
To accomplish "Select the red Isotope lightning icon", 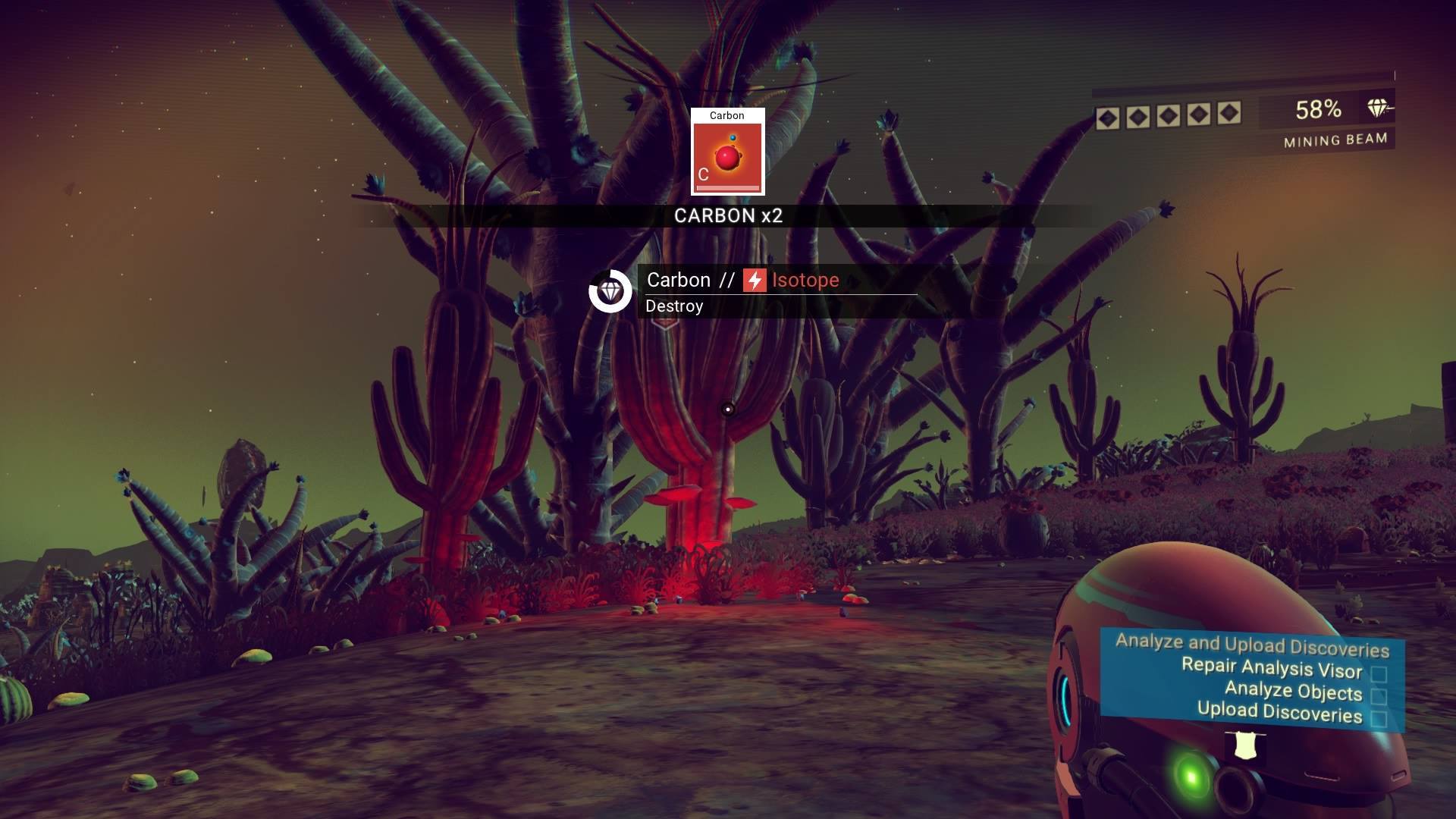I will pos(755,281).
